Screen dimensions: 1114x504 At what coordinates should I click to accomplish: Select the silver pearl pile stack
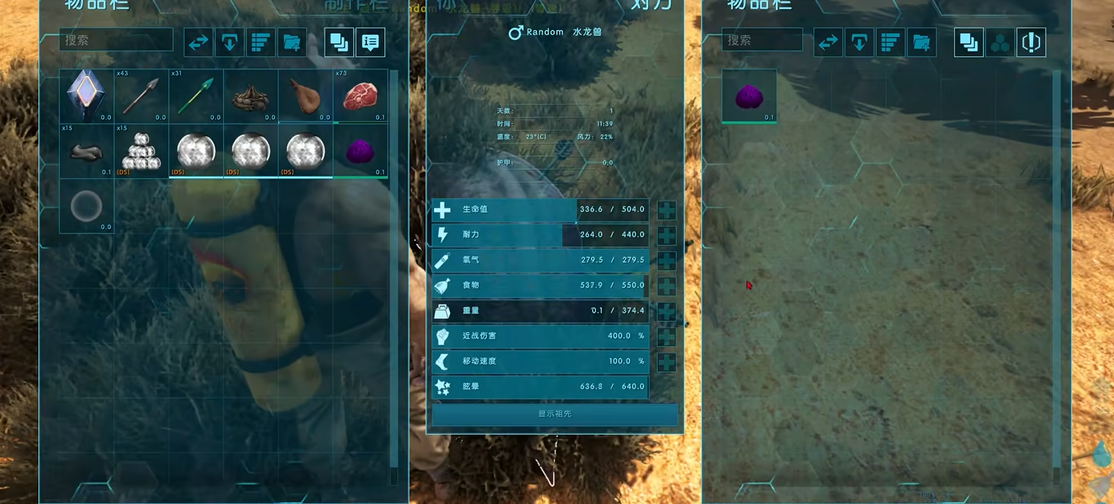141,151
